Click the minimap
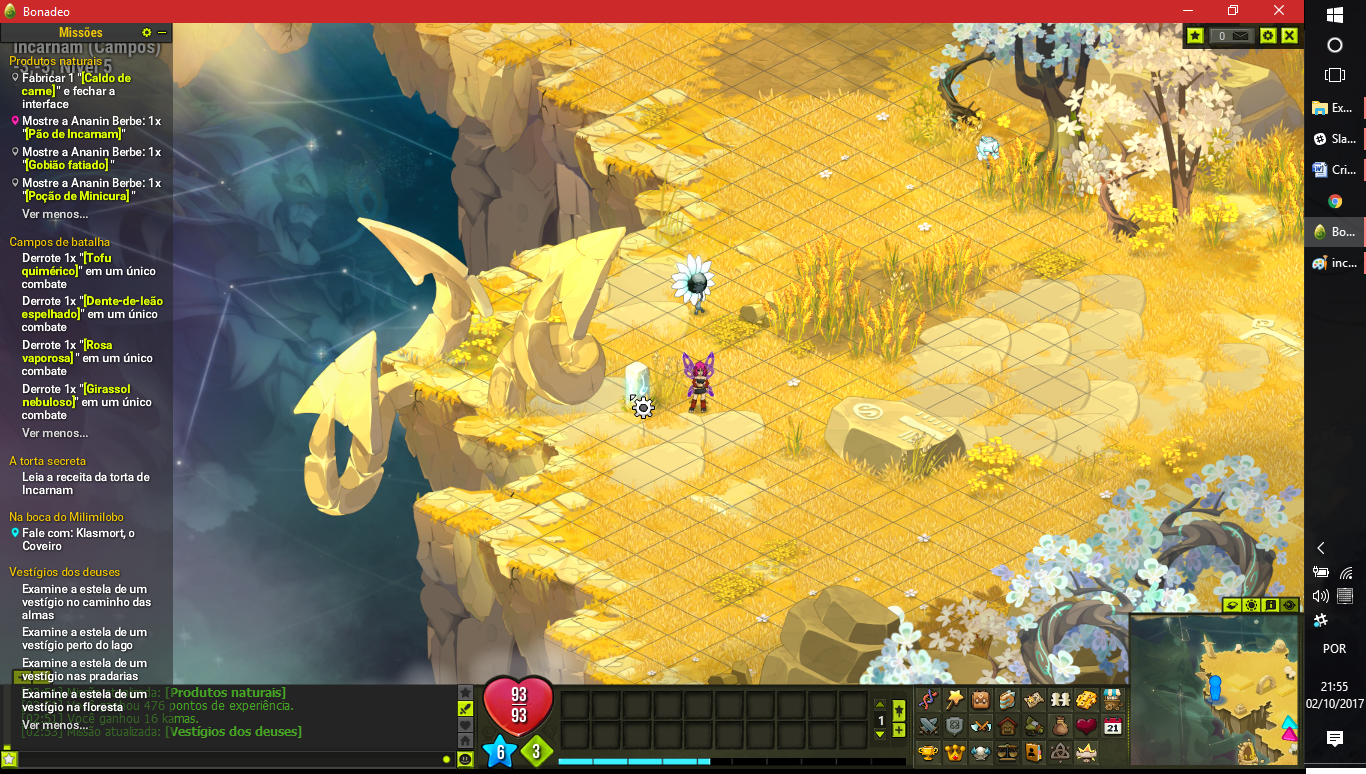 [1214, 690]
